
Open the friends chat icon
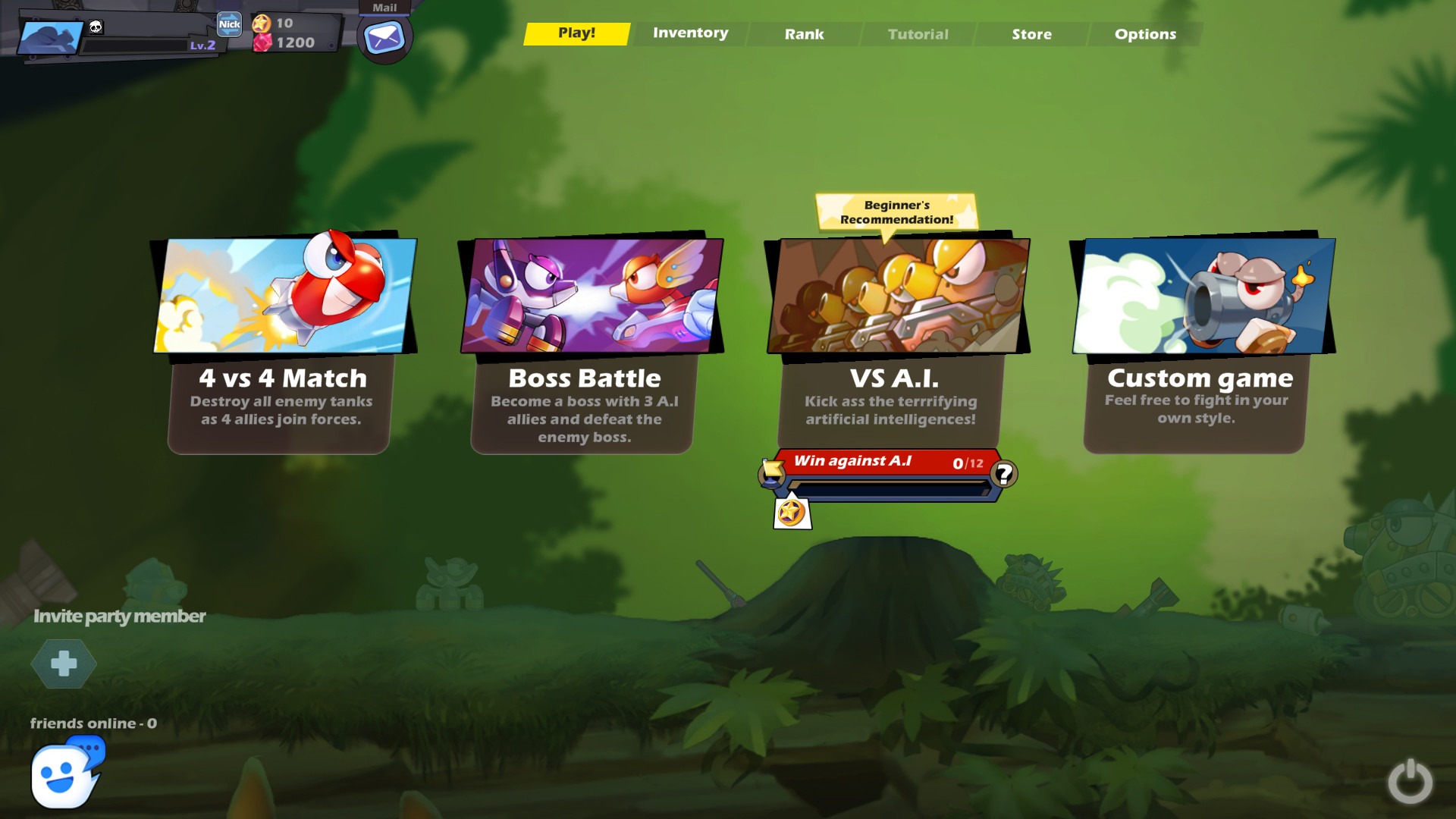[65, 775]
